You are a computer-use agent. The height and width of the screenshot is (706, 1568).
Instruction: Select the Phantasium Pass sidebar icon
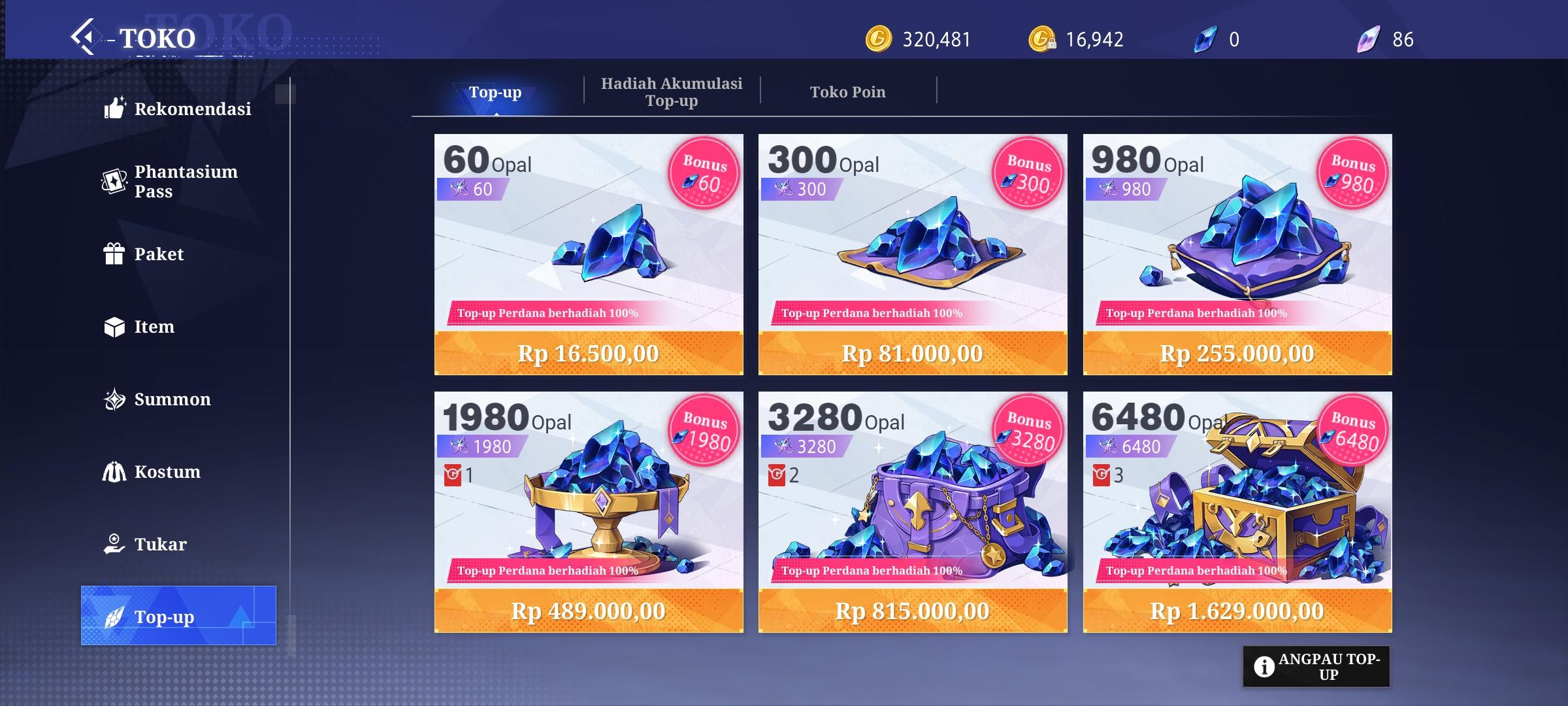(114, 181)
